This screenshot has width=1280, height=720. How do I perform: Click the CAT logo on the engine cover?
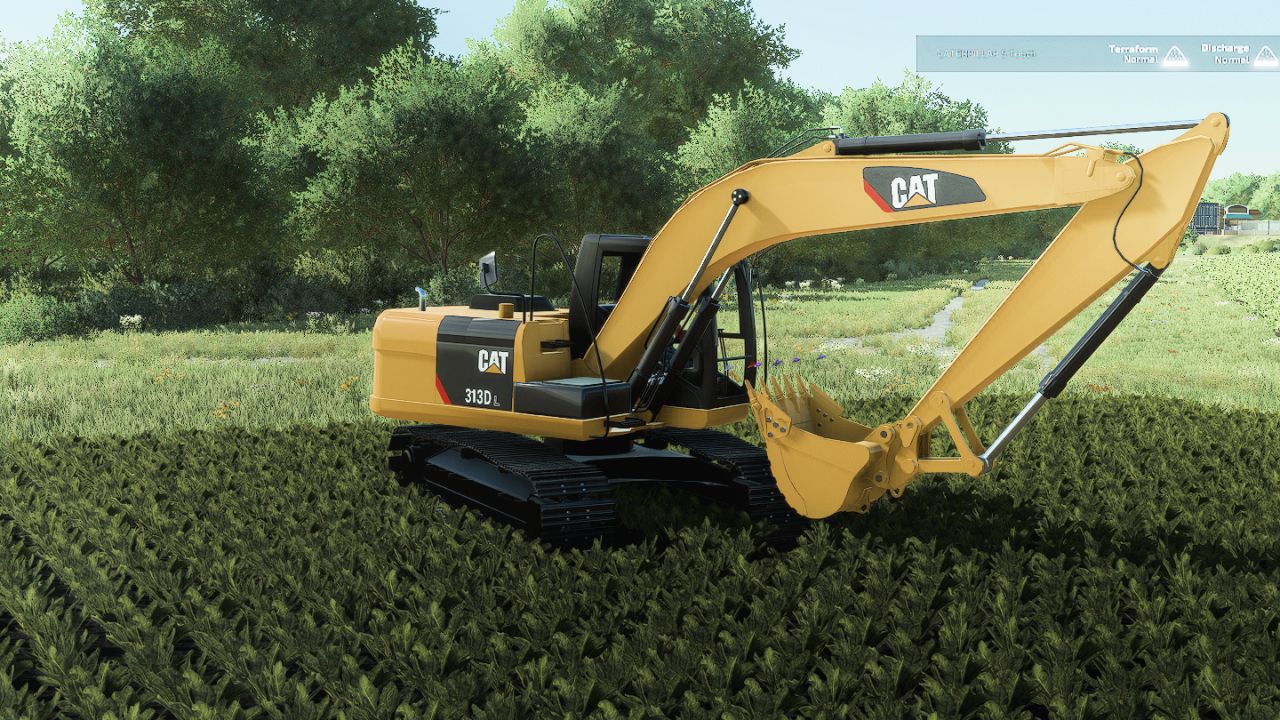494,362
